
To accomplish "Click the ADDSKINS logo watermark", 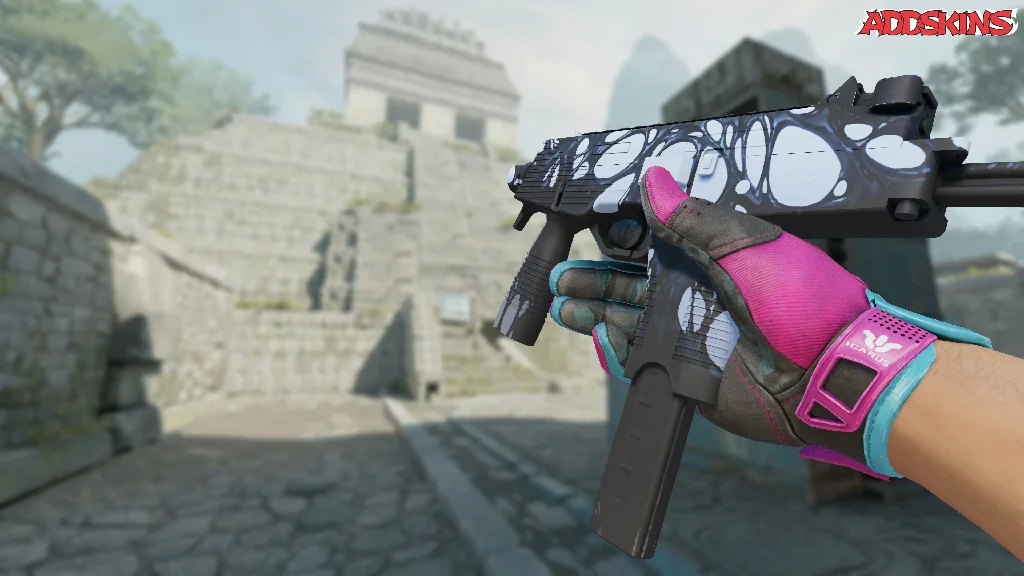I will coord(937,23).
